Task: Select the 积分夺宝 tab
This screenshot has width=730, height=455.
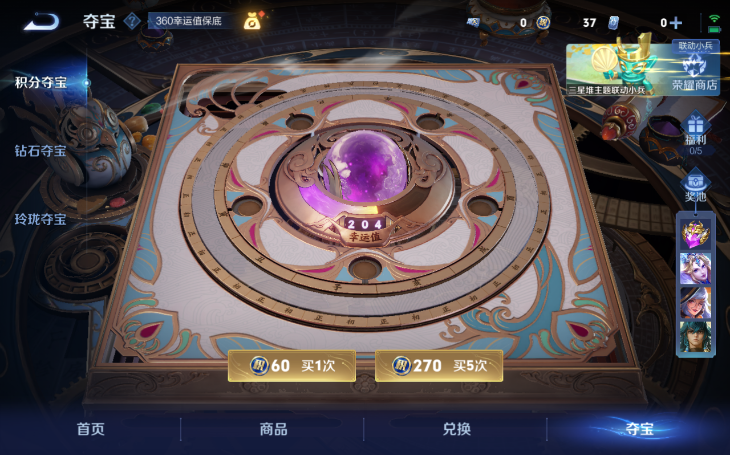Action: point(41,82)
